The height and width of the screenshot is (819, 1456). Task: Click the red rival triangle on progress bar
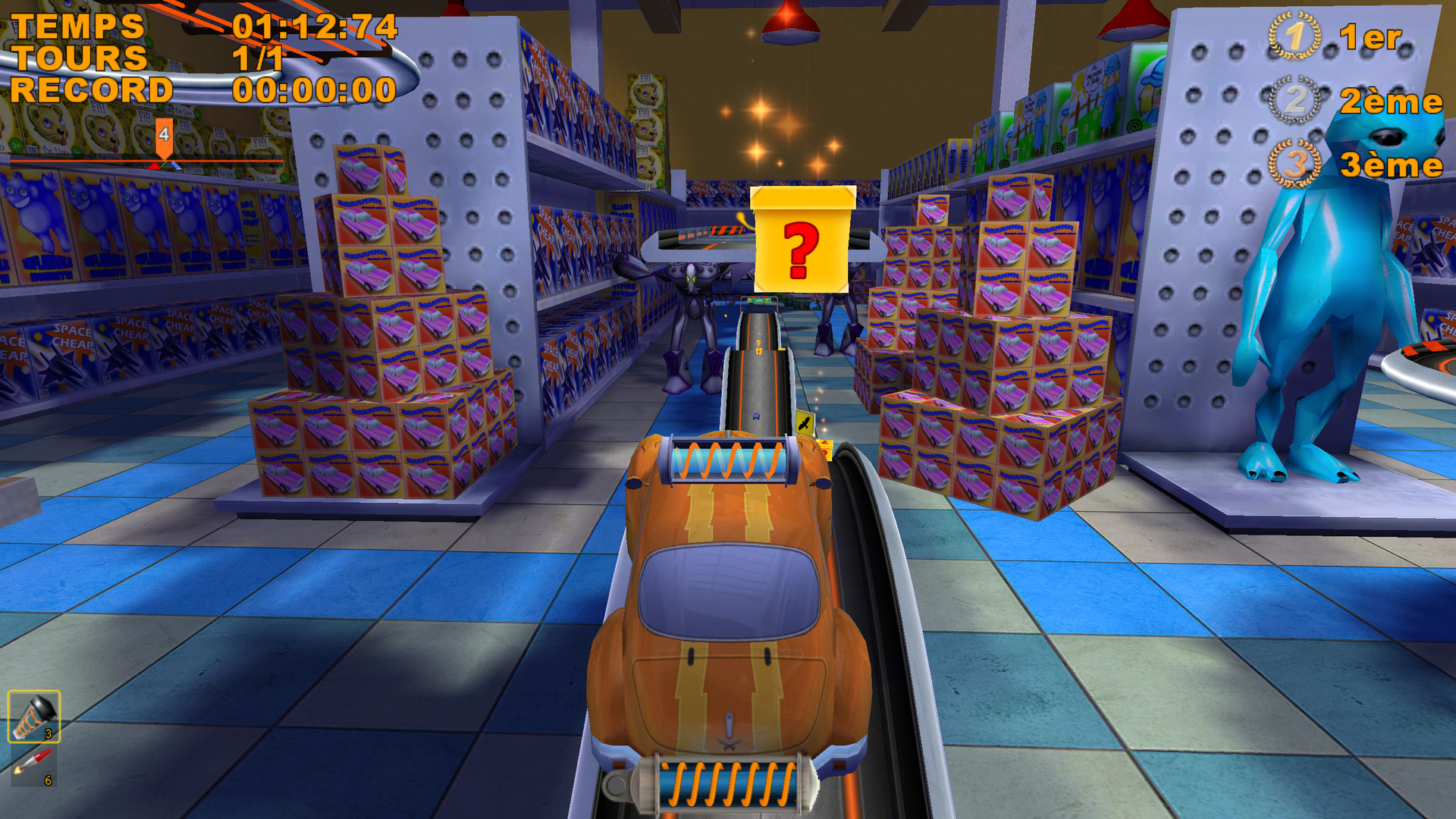click(x=153, y=166)
